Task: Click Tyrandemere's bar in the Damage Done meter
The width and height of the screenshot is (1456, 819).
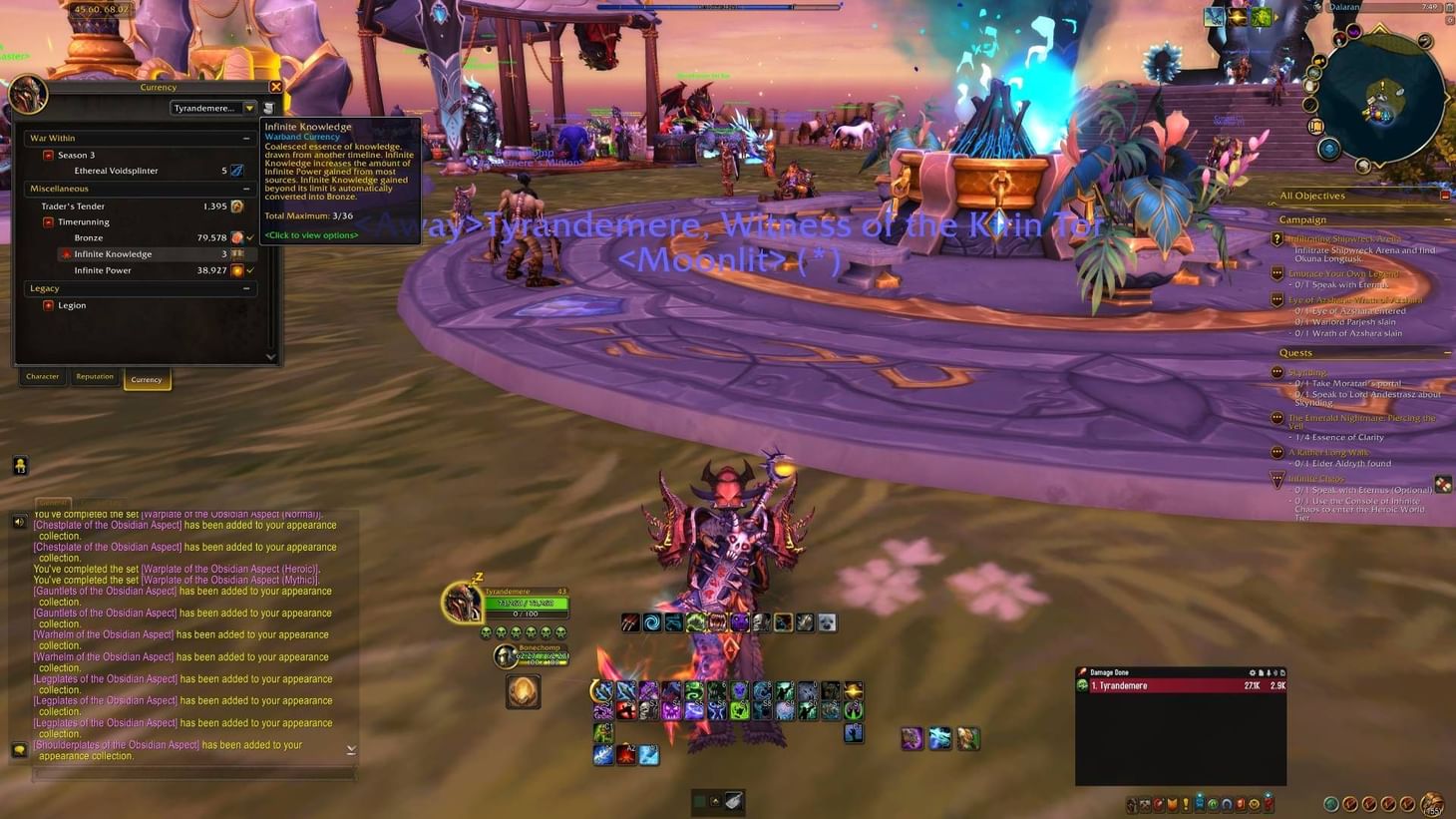Action: [1177, 685]
